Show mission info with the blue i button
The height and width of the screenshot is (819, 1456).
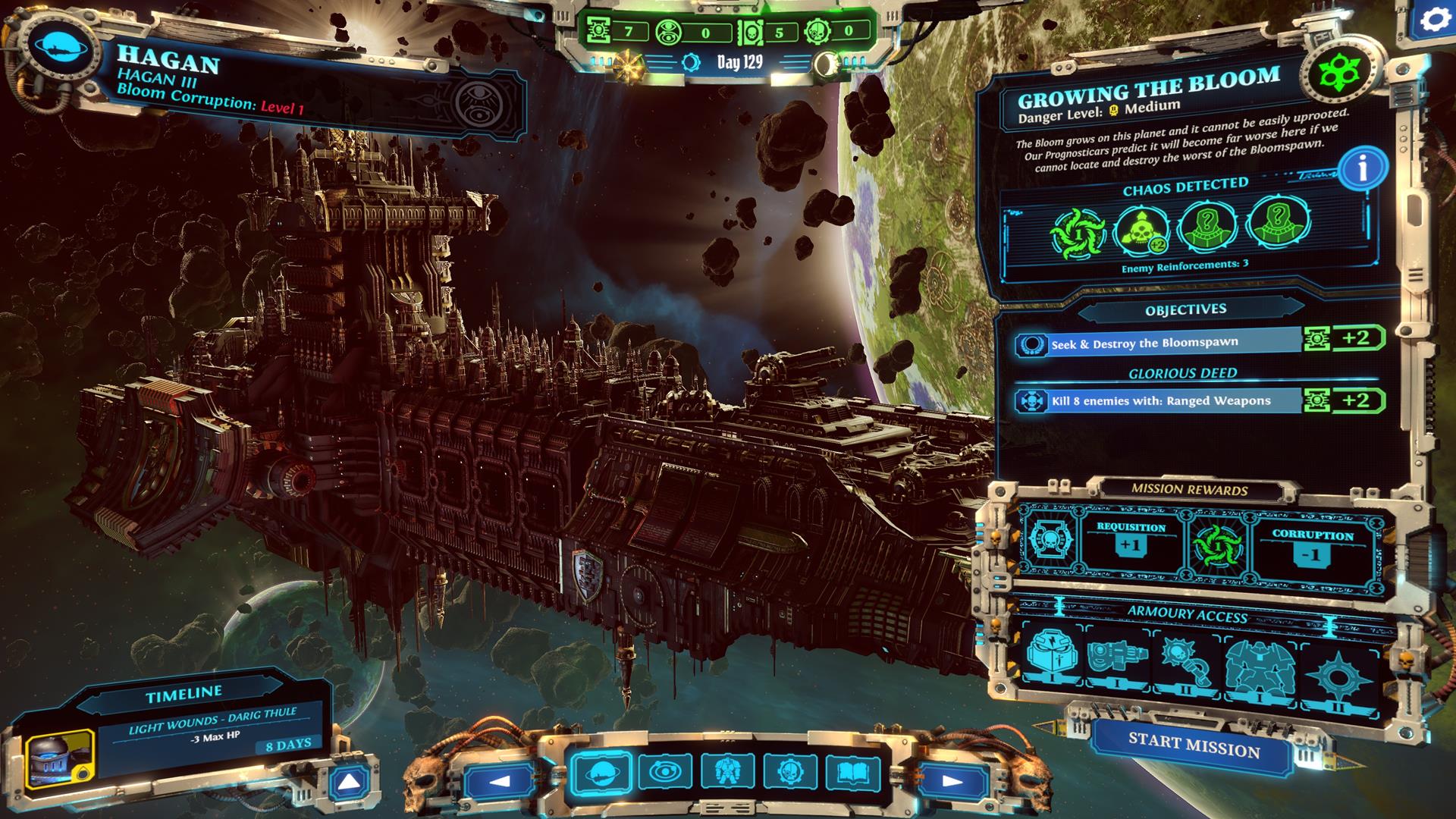click(x=1362, y=169)
